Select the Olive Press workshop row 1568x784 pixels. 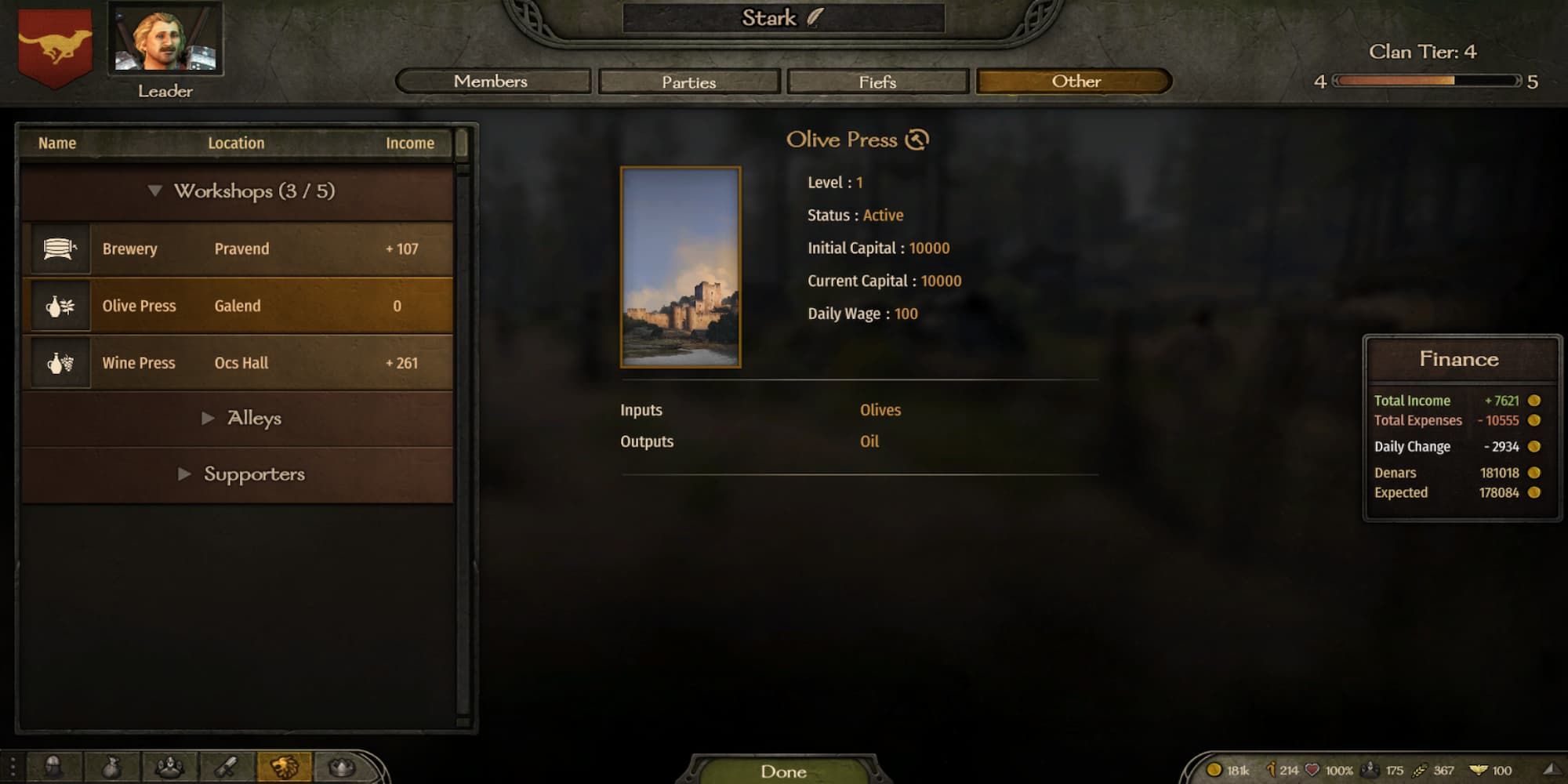(235, 305)
